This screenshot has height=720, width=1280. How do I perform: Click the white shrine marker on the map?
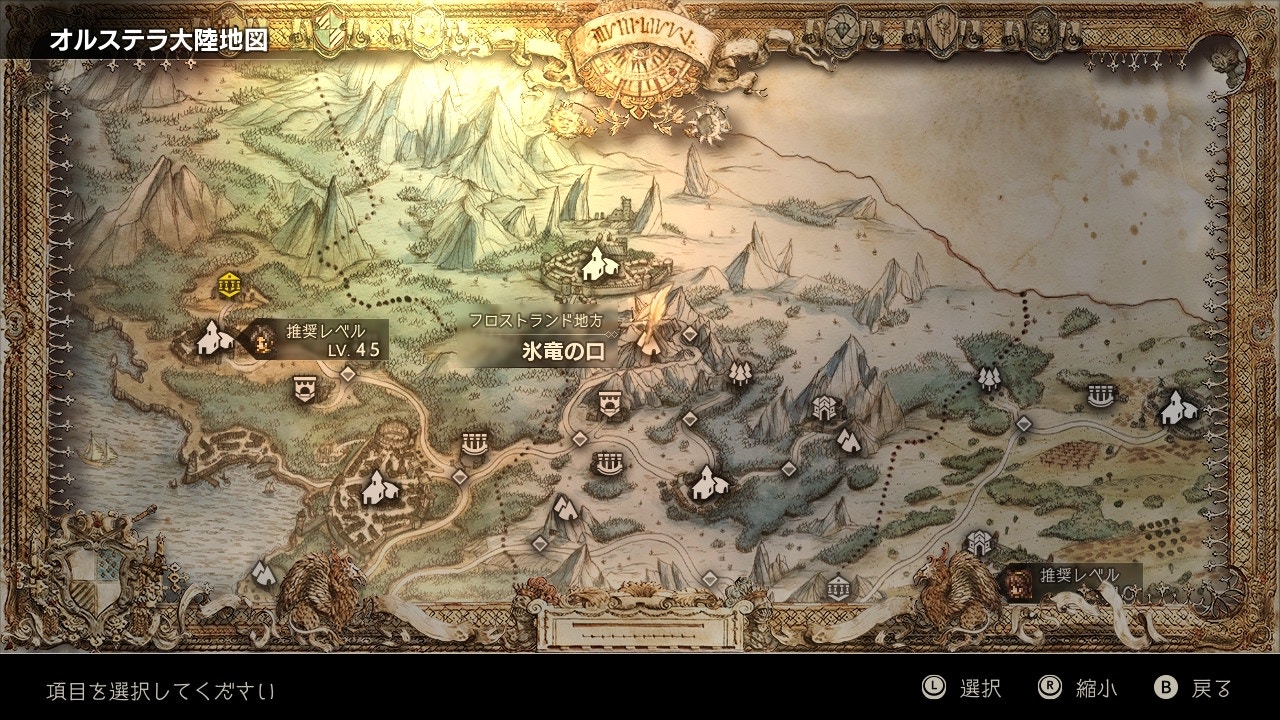coord(839,586)
